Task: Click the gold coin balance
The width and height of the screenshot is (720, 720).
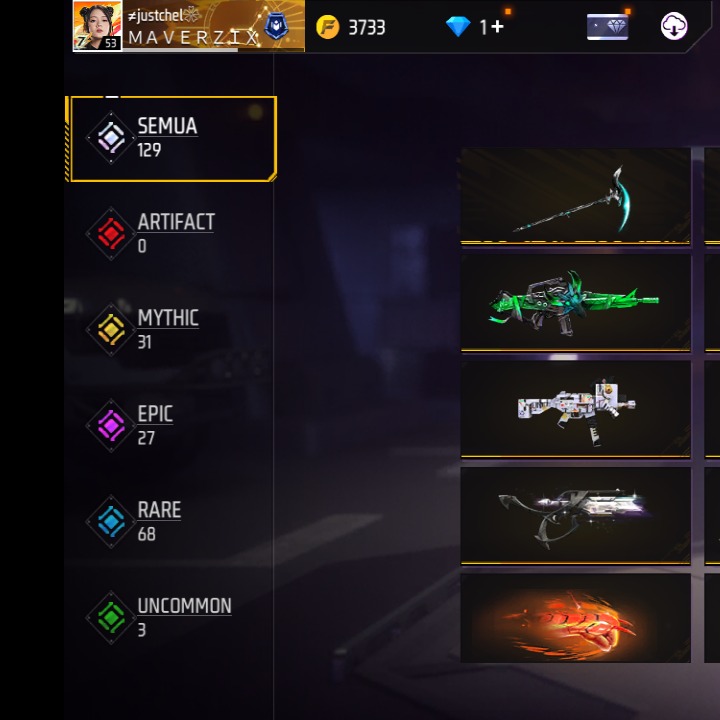Action: click(x=351, y=27)
